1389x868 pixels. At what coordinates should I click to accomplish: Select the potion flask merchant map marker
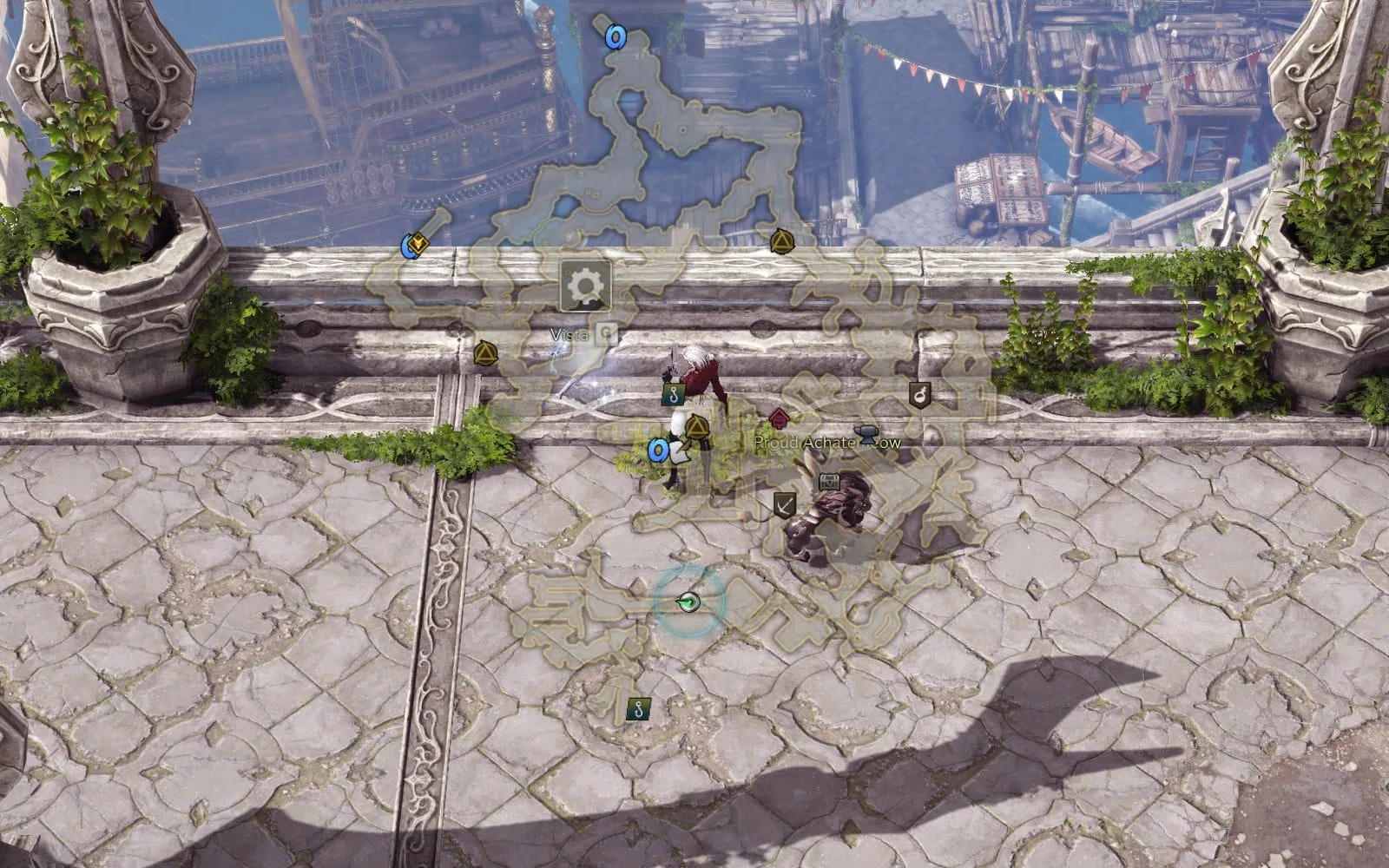click(920, 394)
